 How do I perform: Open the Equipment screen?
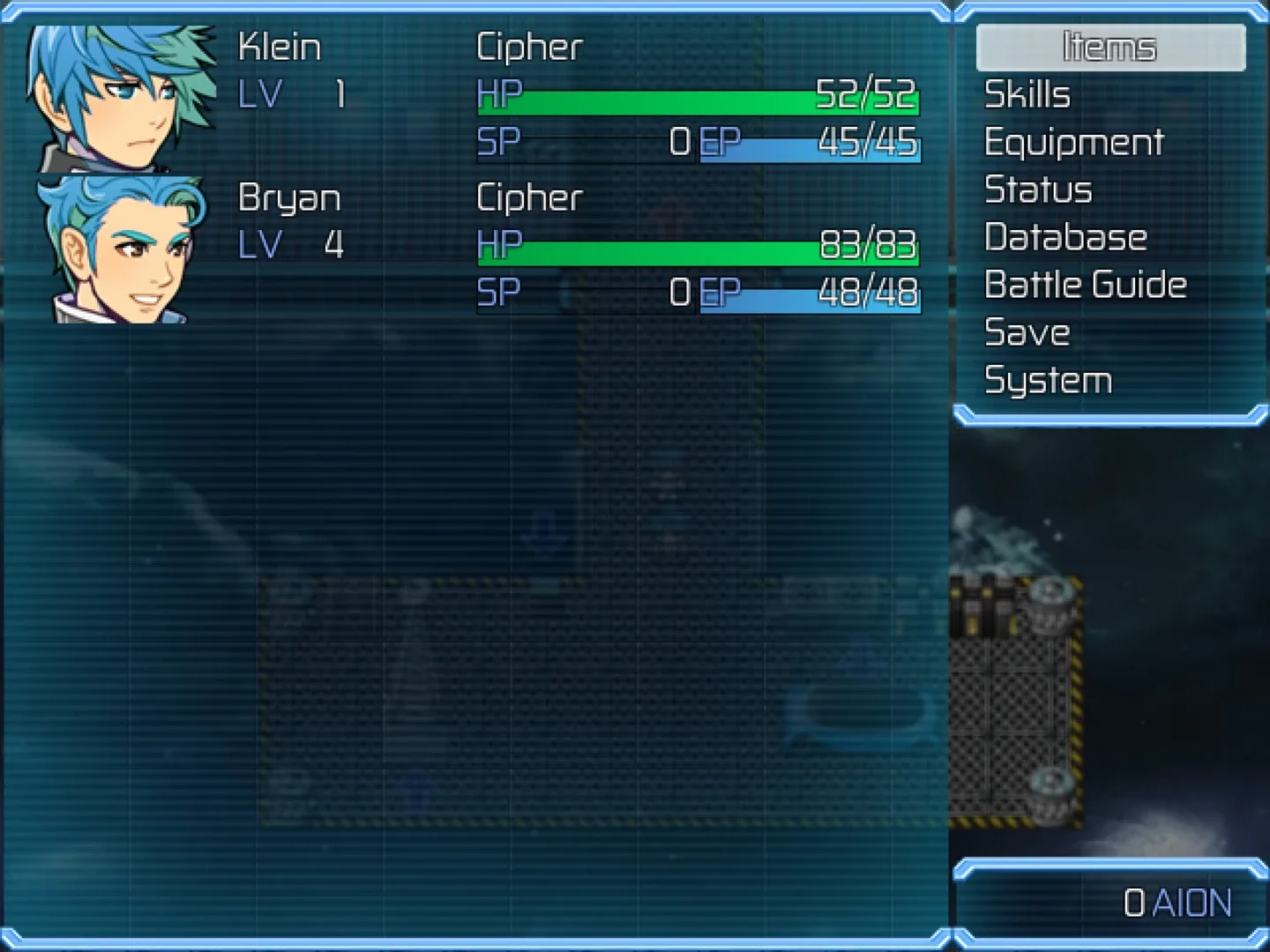(1073, 143)
